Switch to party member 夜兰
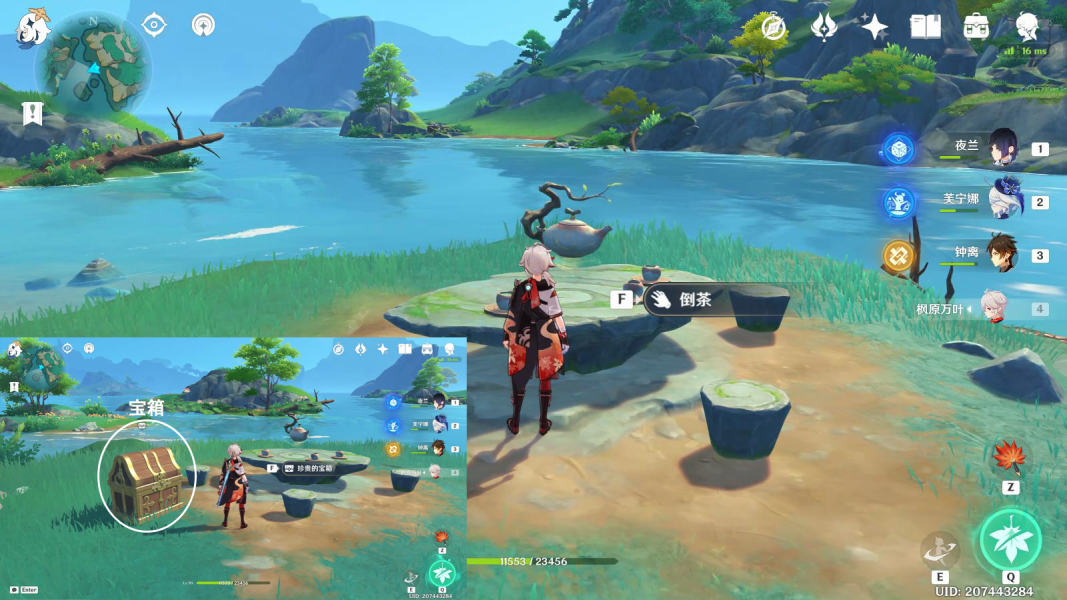 [1001, 148]
